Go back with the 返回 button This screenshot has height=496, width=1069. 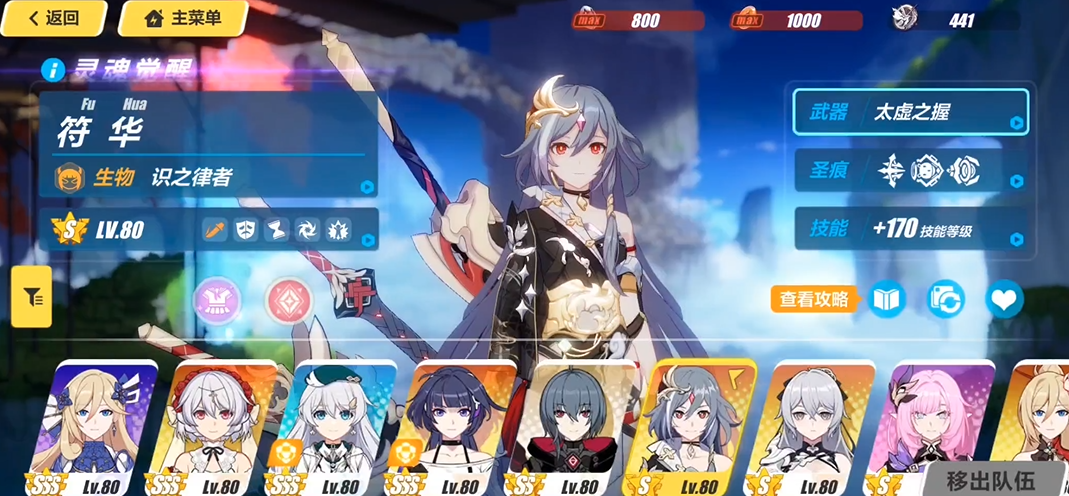(x=53, y=18)
